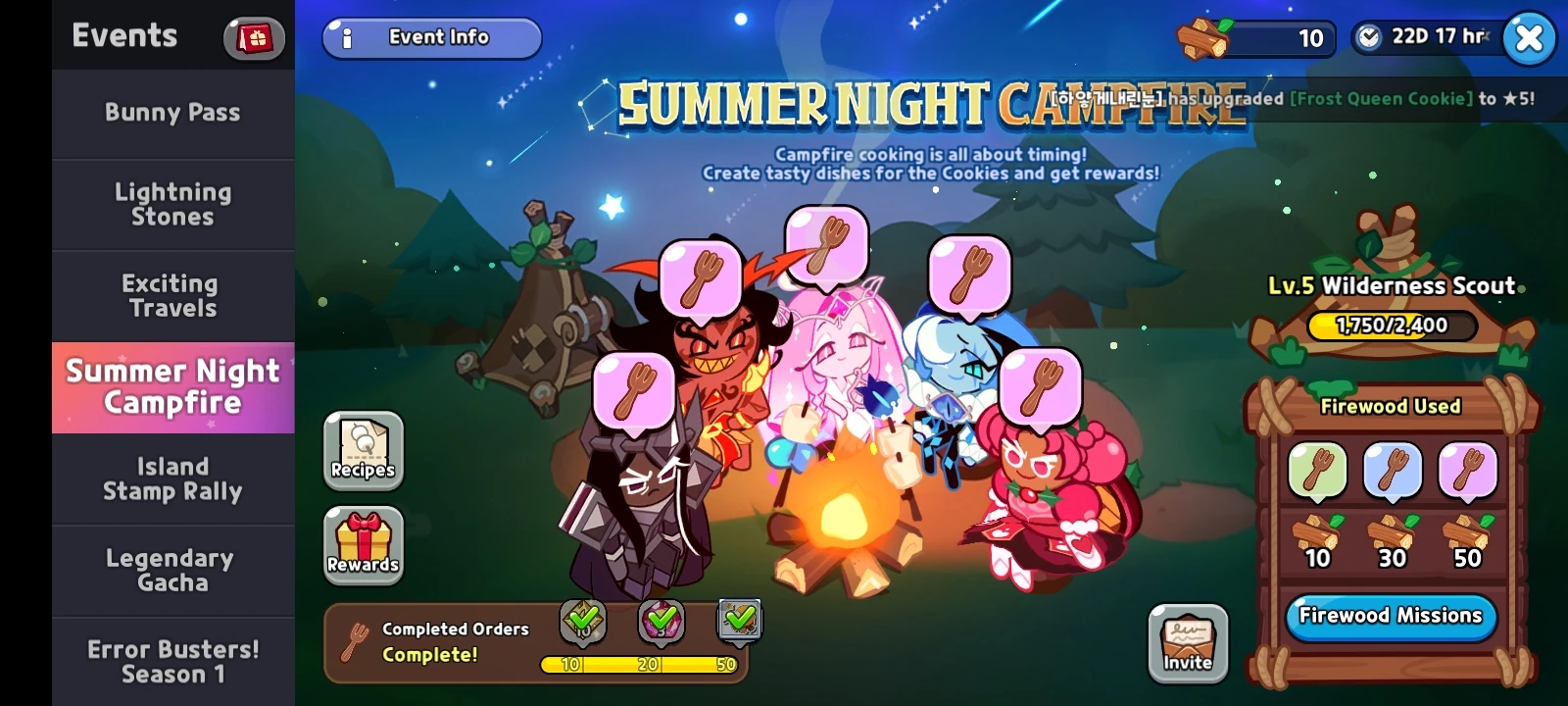The image size is (1568, 706).
Task: Claim the third completed order checkmark
Action: tap(741, 619)
